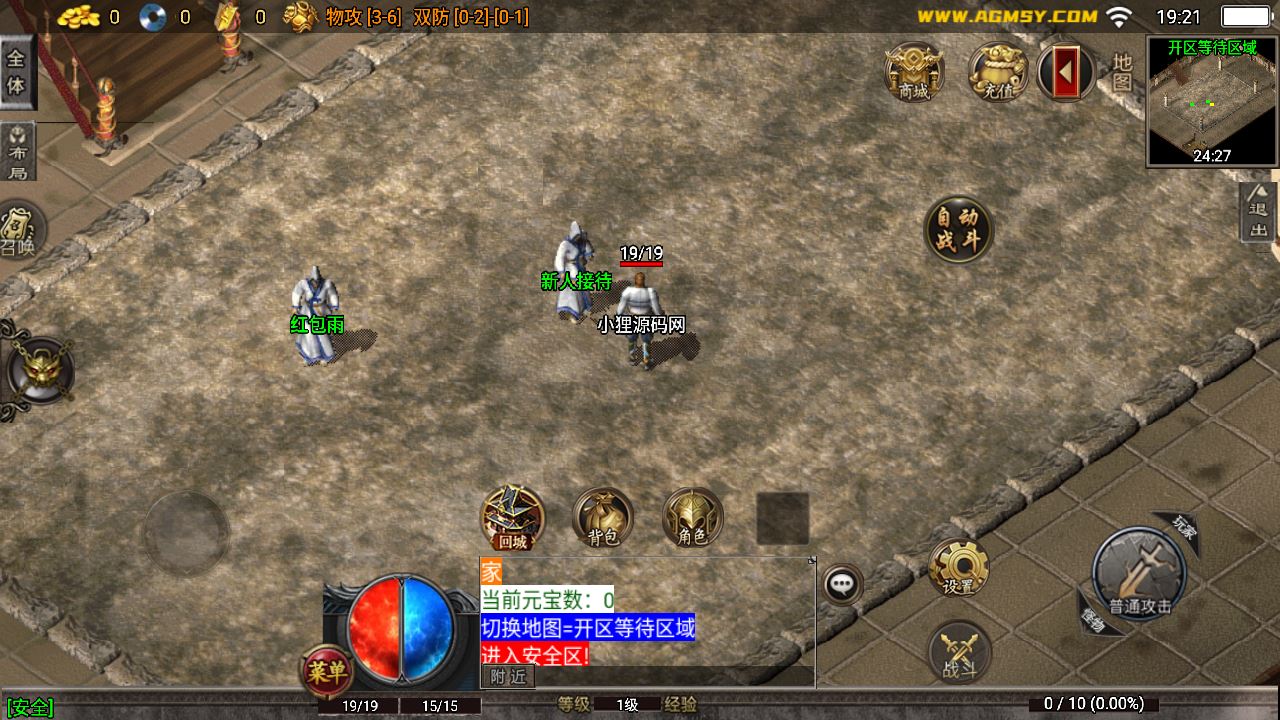Open the 充值 recharge icon
The image size is (1280, 720).
996,72
